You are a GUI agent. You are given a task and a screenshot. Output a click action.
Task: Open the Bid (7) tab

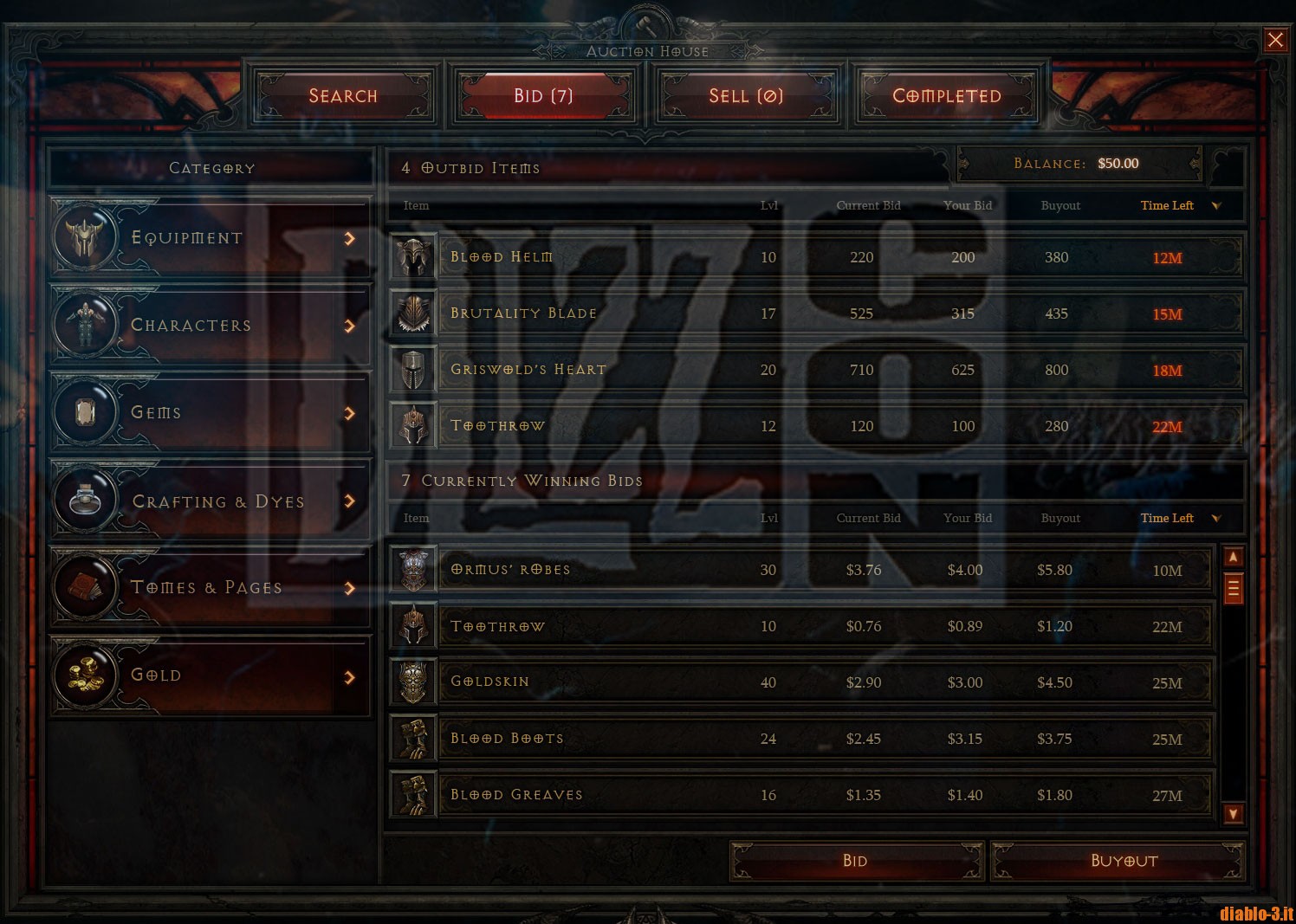click(x=543, y=96)
